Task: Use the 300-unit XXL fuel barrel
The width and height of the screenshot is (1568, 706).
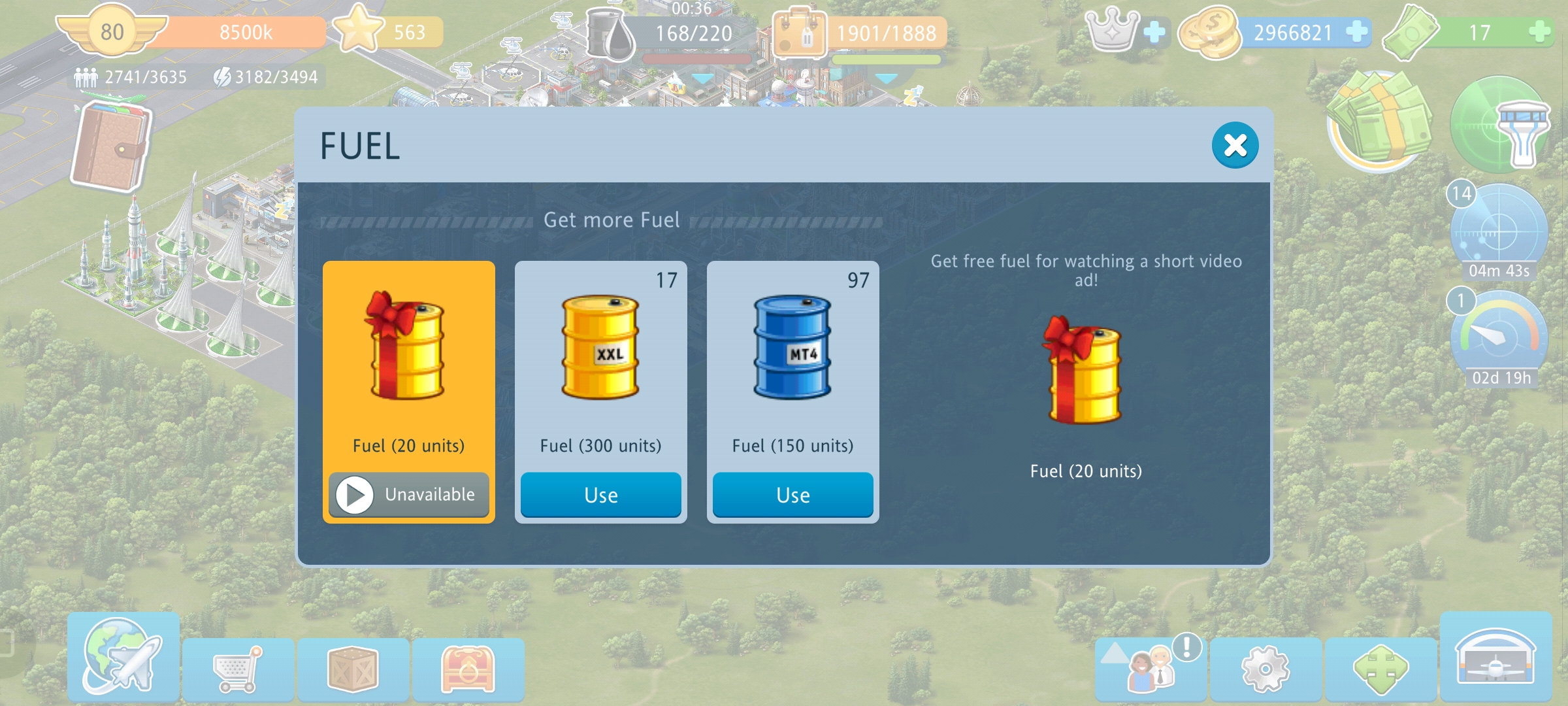Action: (600, 495)
